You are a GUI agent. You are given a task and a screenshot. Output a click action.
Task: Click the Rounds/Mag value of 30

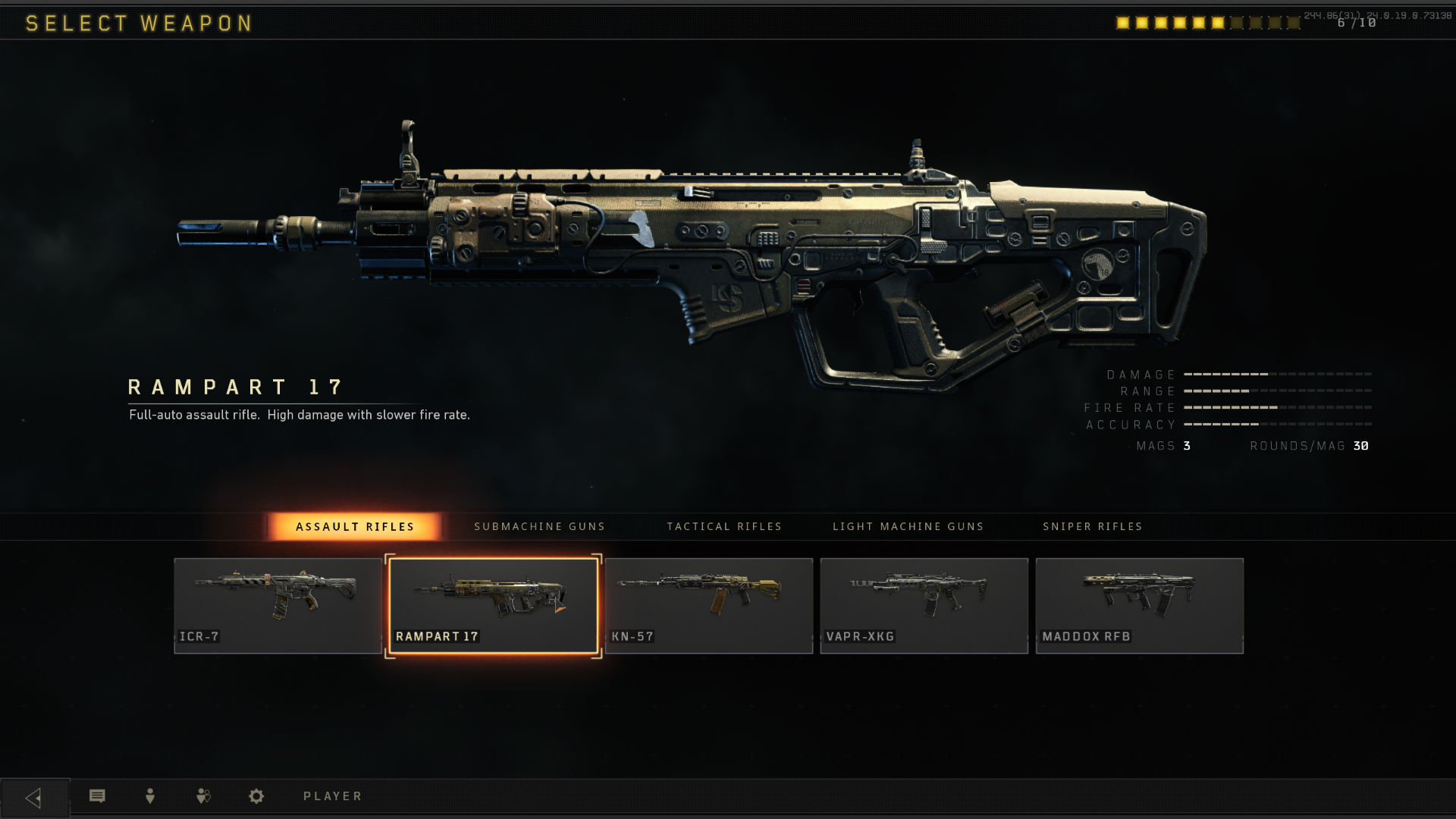1360,446
